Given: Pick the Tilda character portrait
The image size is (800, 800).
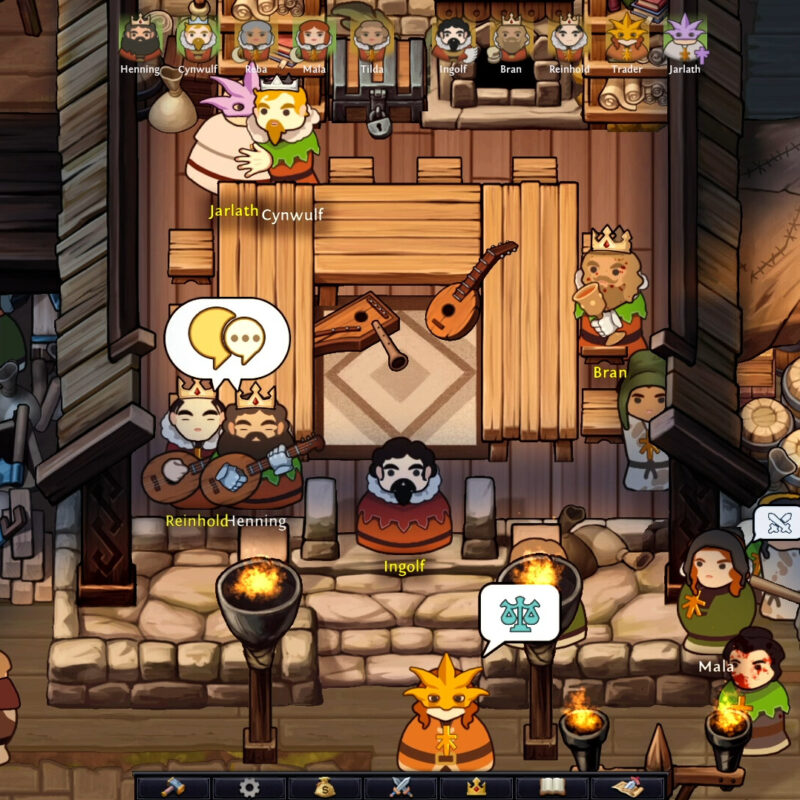Looking at the screenshot, I should (371, 40).
